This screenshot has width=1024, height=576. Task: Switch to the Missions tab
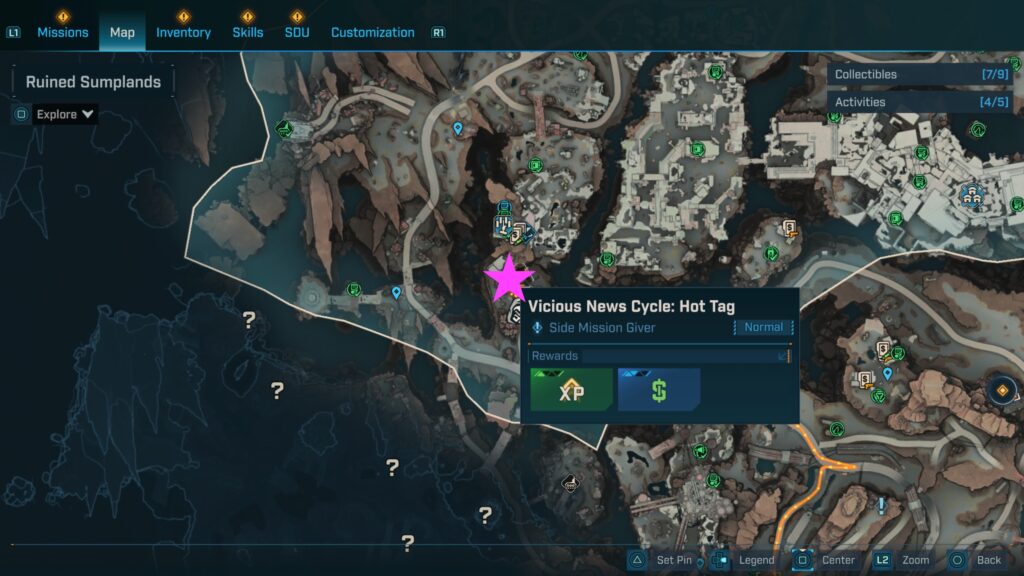(x=64, y=32)
